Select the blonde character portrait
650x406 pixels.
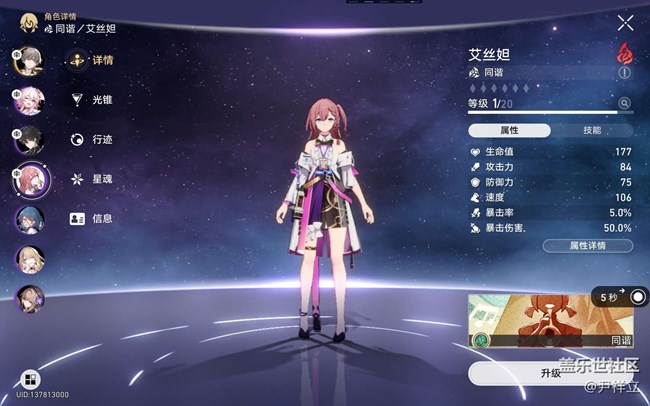tap(28, 258)
